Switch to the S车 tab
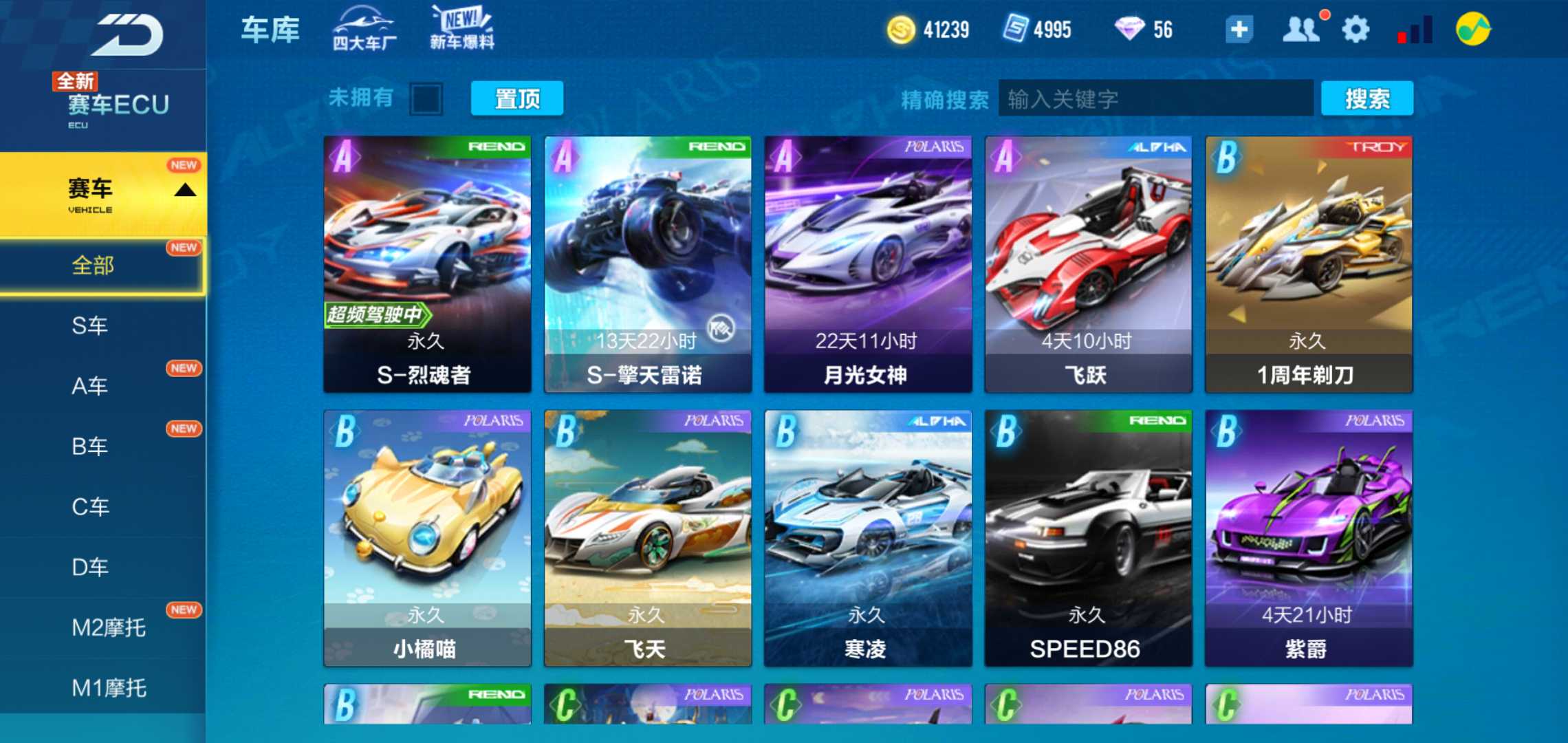The height and width of the screenshot is (743, 1568). click(88, 326)
